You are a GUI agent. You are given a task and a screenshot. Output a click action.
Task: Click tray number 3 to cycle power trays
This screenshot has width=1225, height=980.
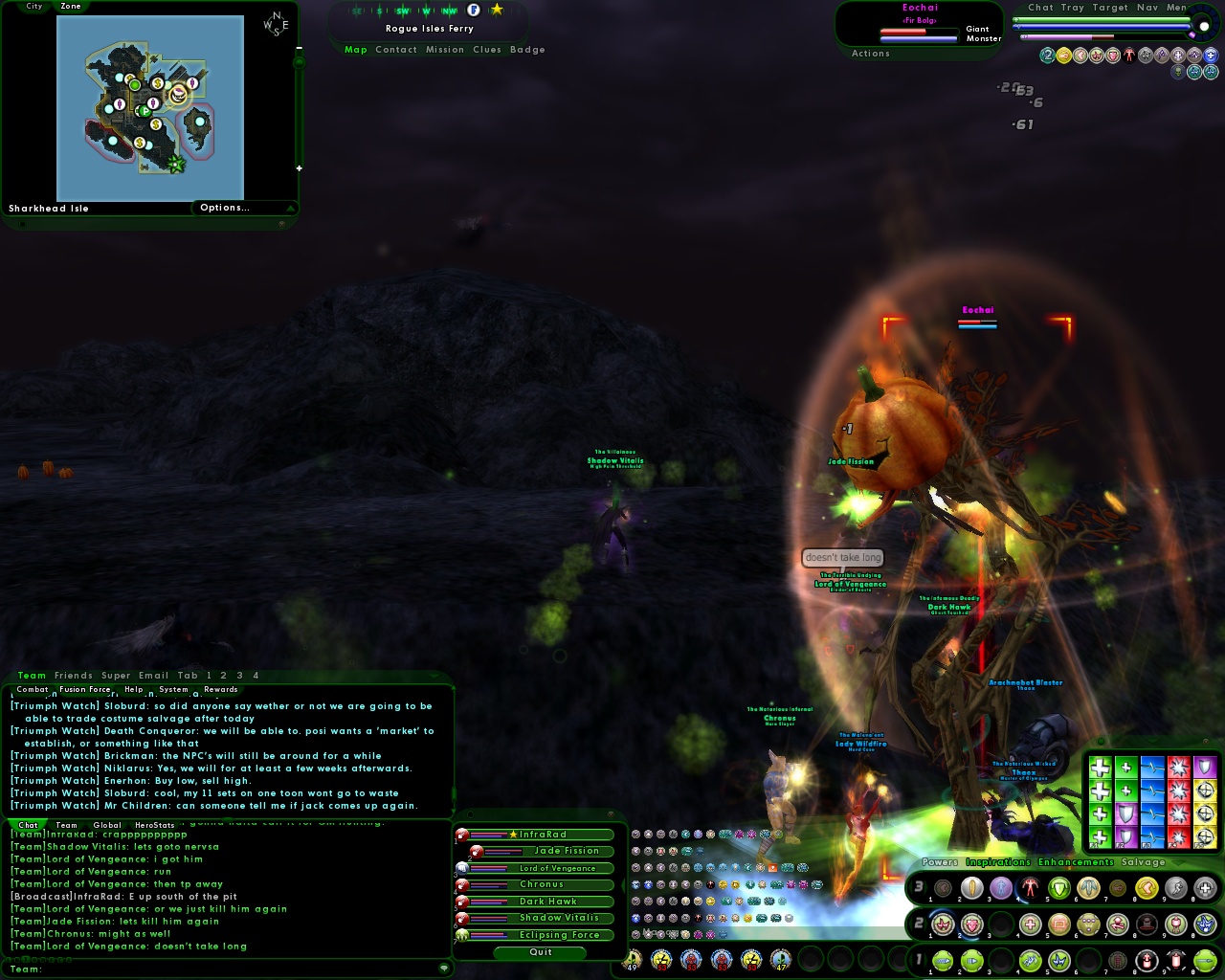pos(920,884)
